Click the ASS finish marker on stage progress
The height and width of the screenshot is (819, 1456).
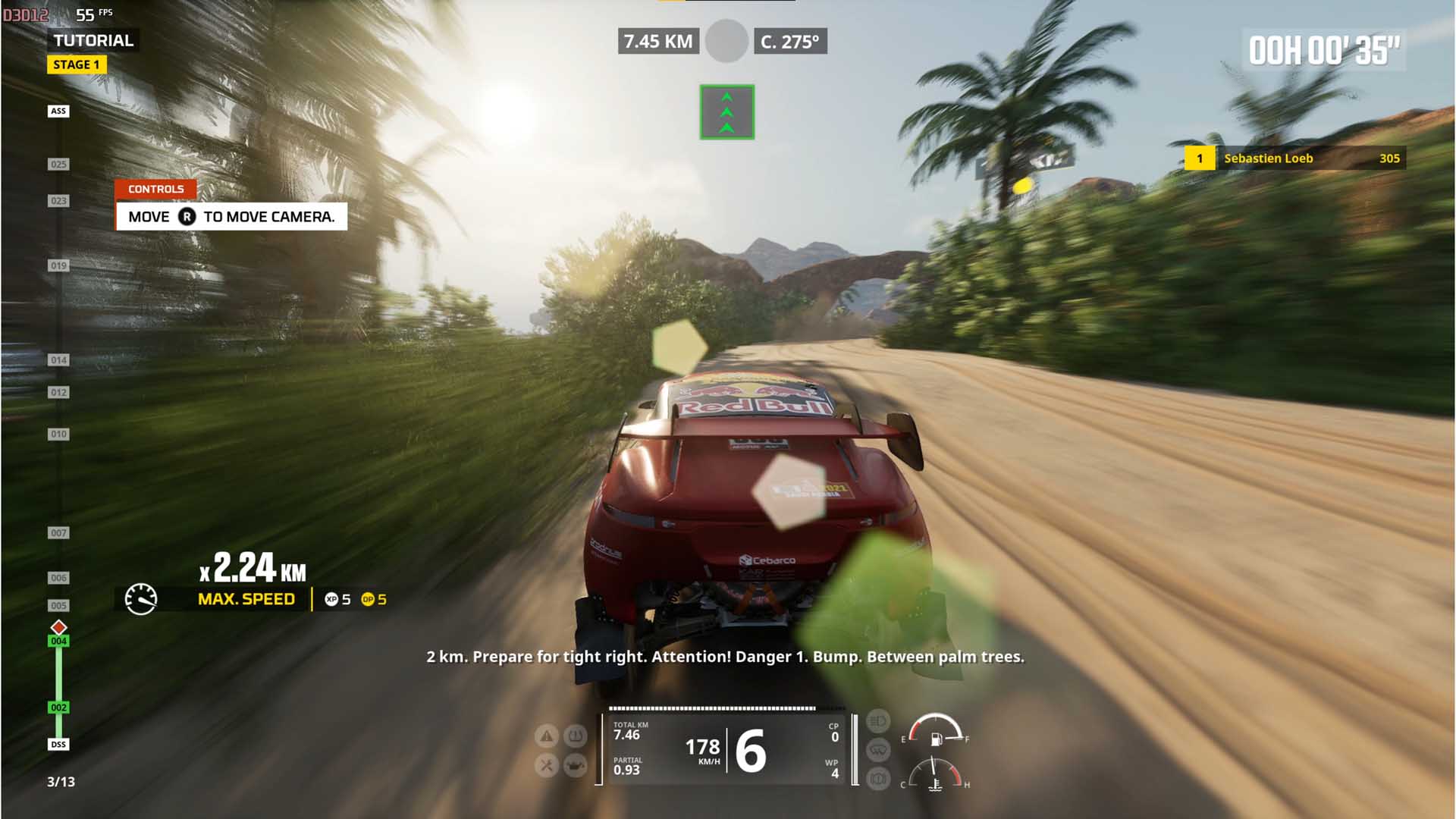coord(58,111)
